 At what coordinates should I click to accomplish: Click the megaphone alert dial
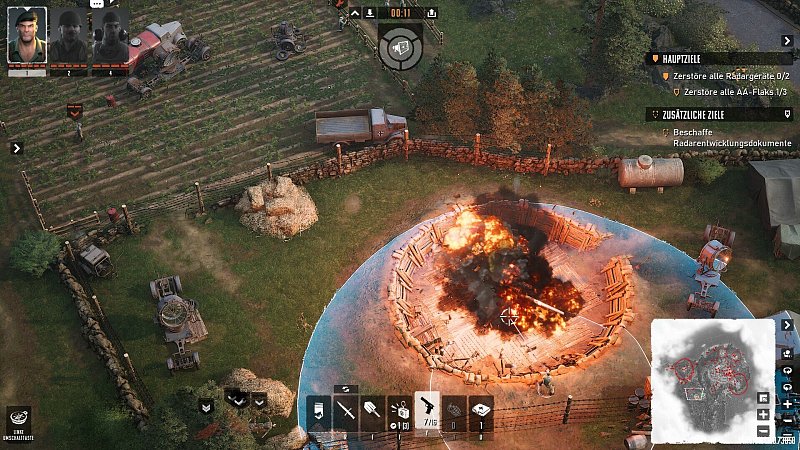point(400,48)
